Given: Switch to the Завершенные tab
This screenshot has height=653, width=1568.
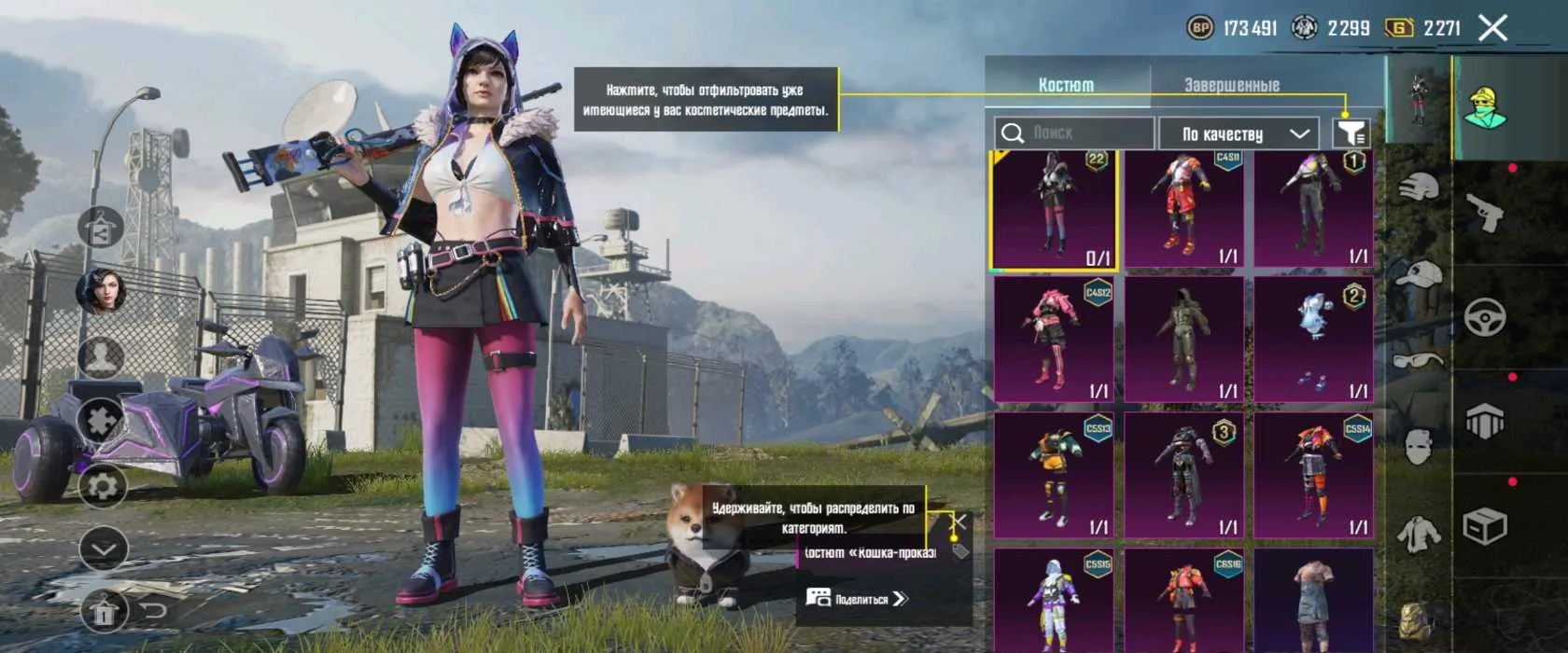Looking at the screenshot, I should pyautogui.click(x=1231, y=85).
